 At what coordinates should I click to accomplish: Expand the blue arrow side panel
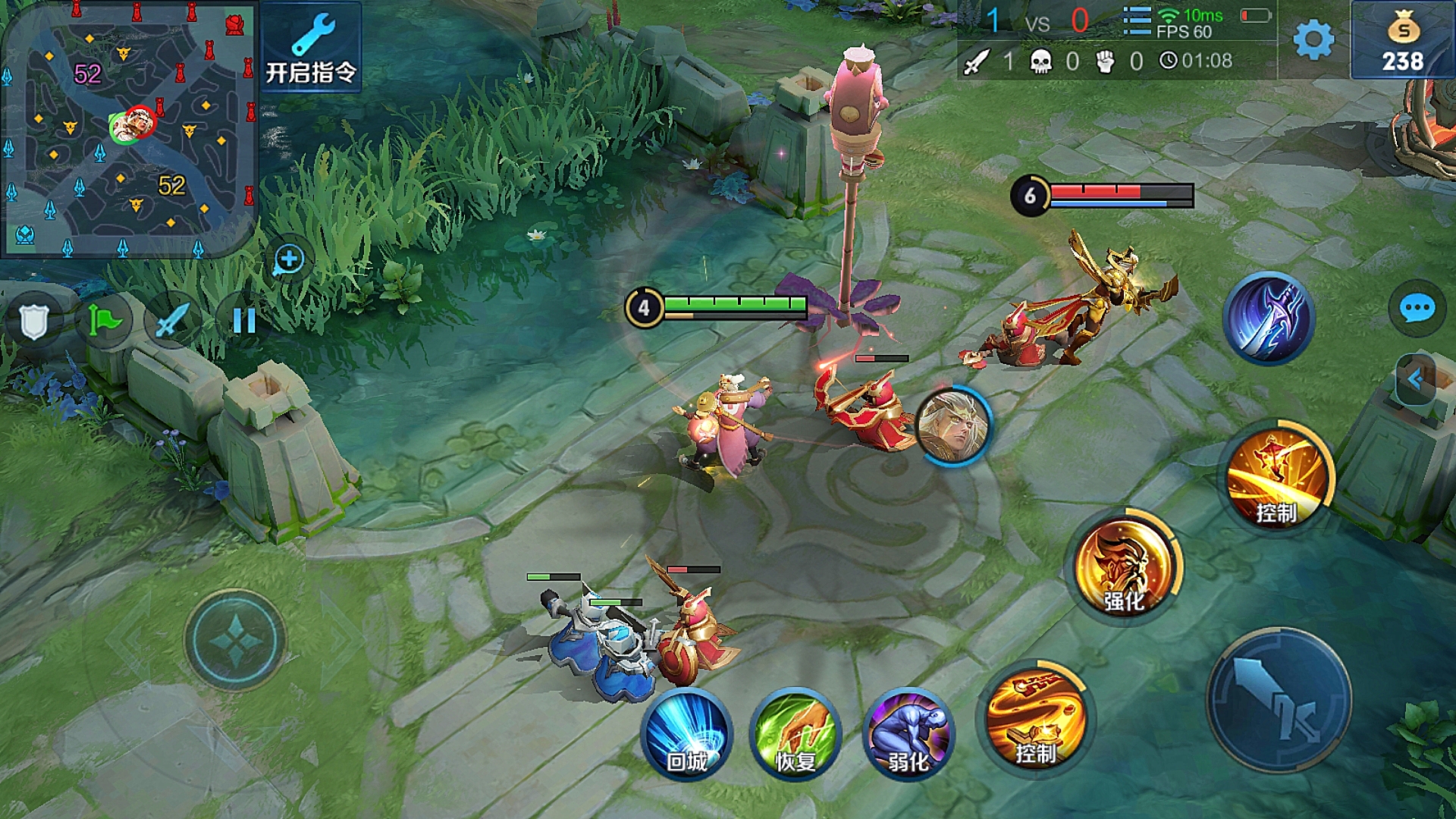(x=1415, y=379)
